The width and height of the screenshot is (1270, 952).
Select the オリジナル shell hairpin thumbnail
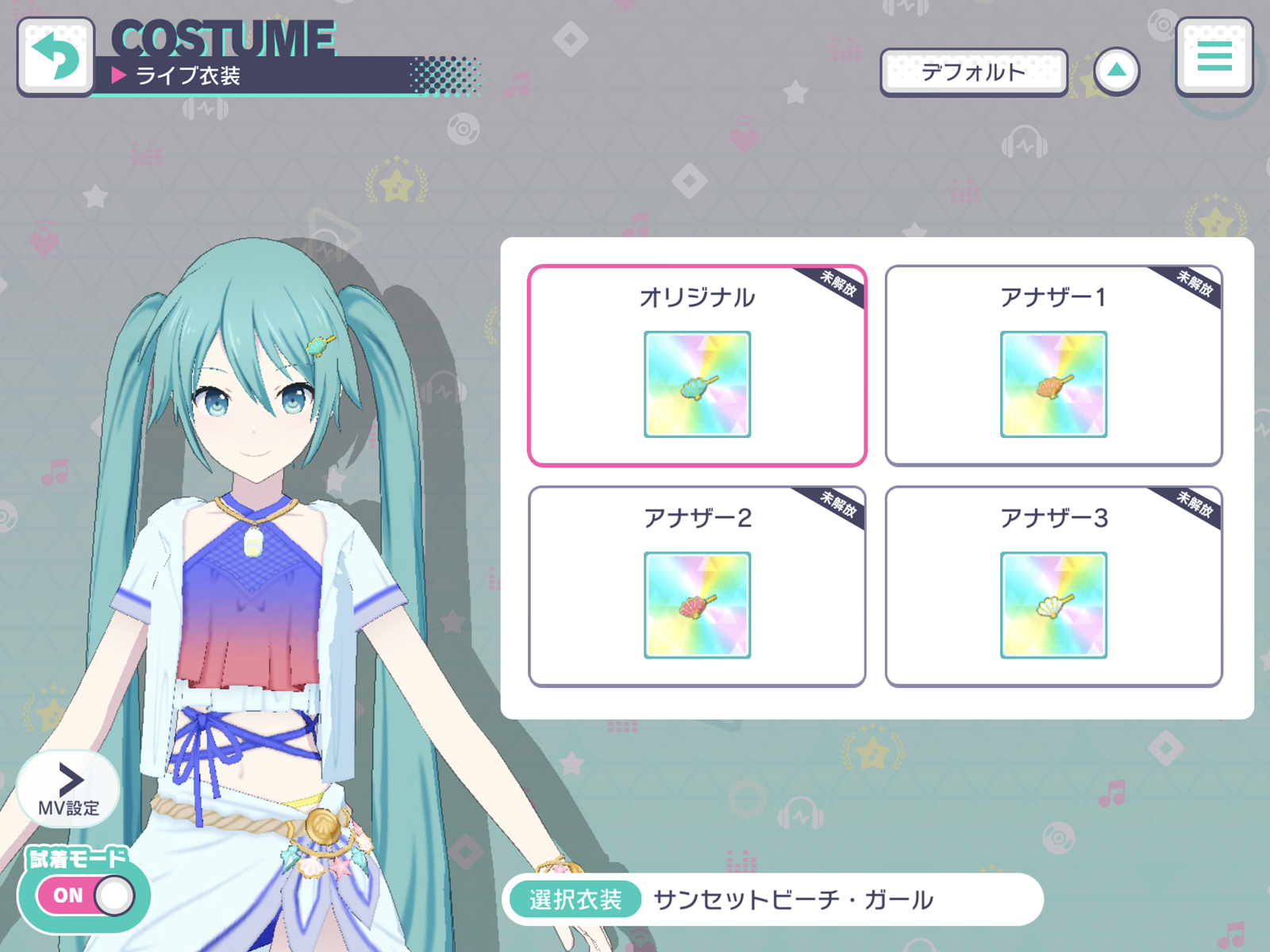pyautogui.click(x=697, y=385)
